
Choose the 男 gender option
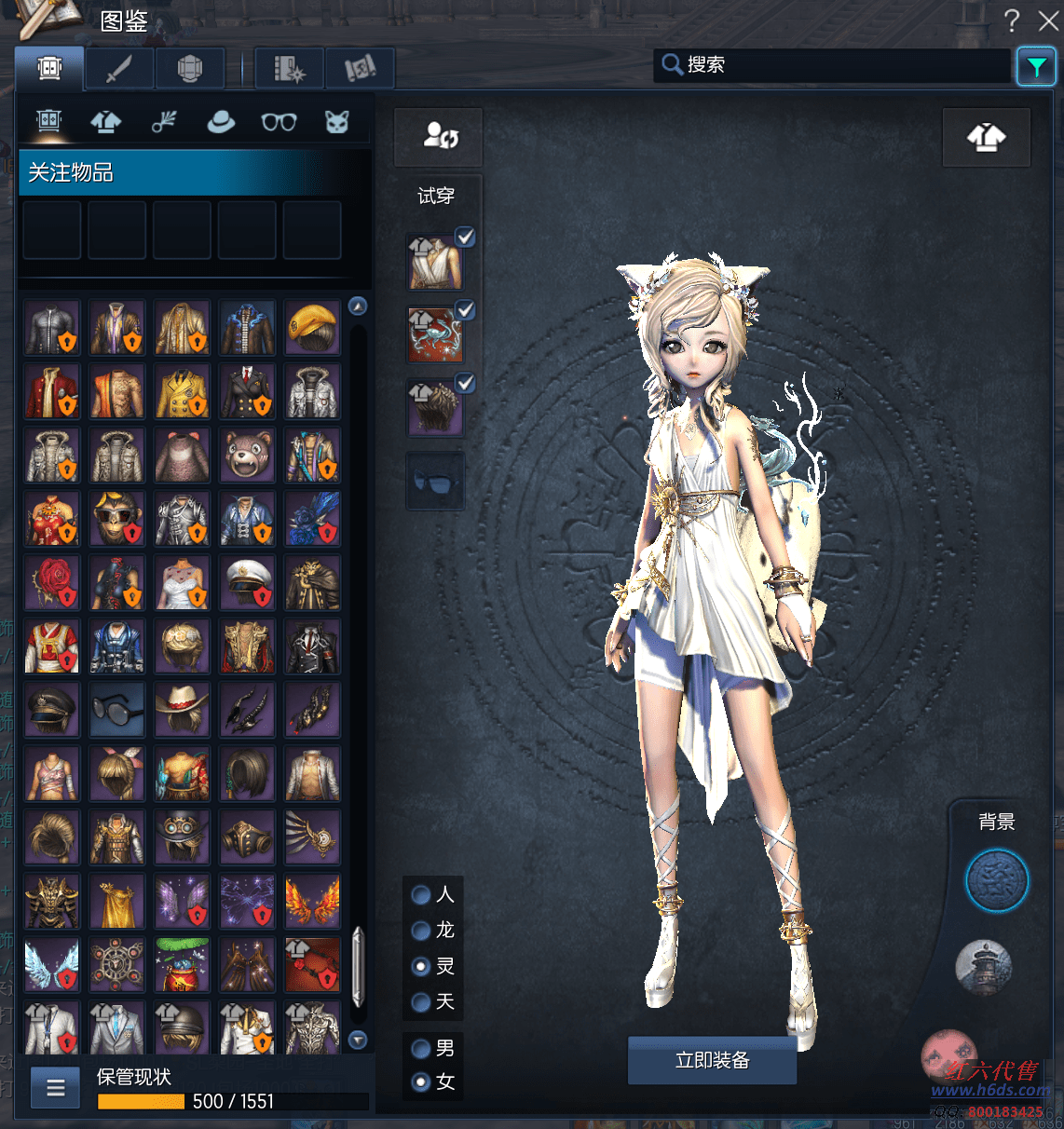click(x=421, y=1049)
